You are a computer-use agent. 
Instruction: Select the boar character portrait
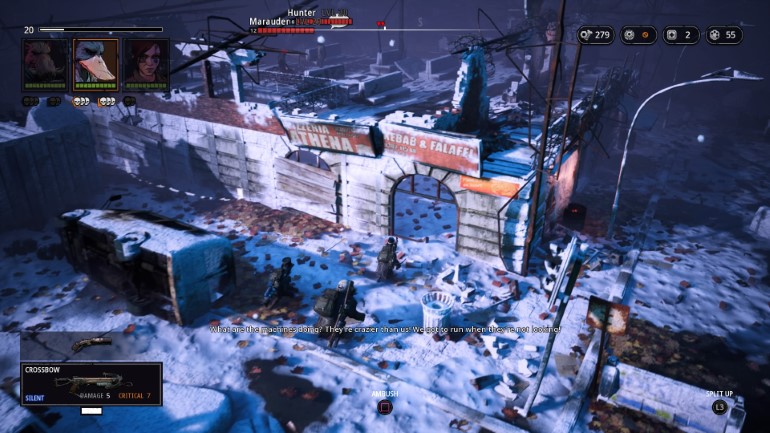[x=46, y=64]
